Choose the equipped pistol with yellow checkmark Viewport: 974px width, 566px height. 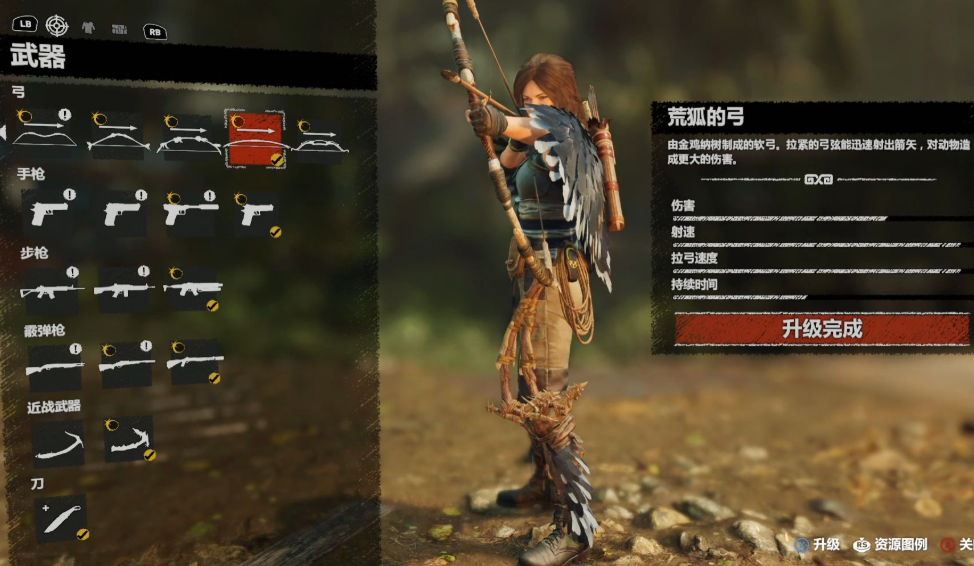(x=258, y=214)
